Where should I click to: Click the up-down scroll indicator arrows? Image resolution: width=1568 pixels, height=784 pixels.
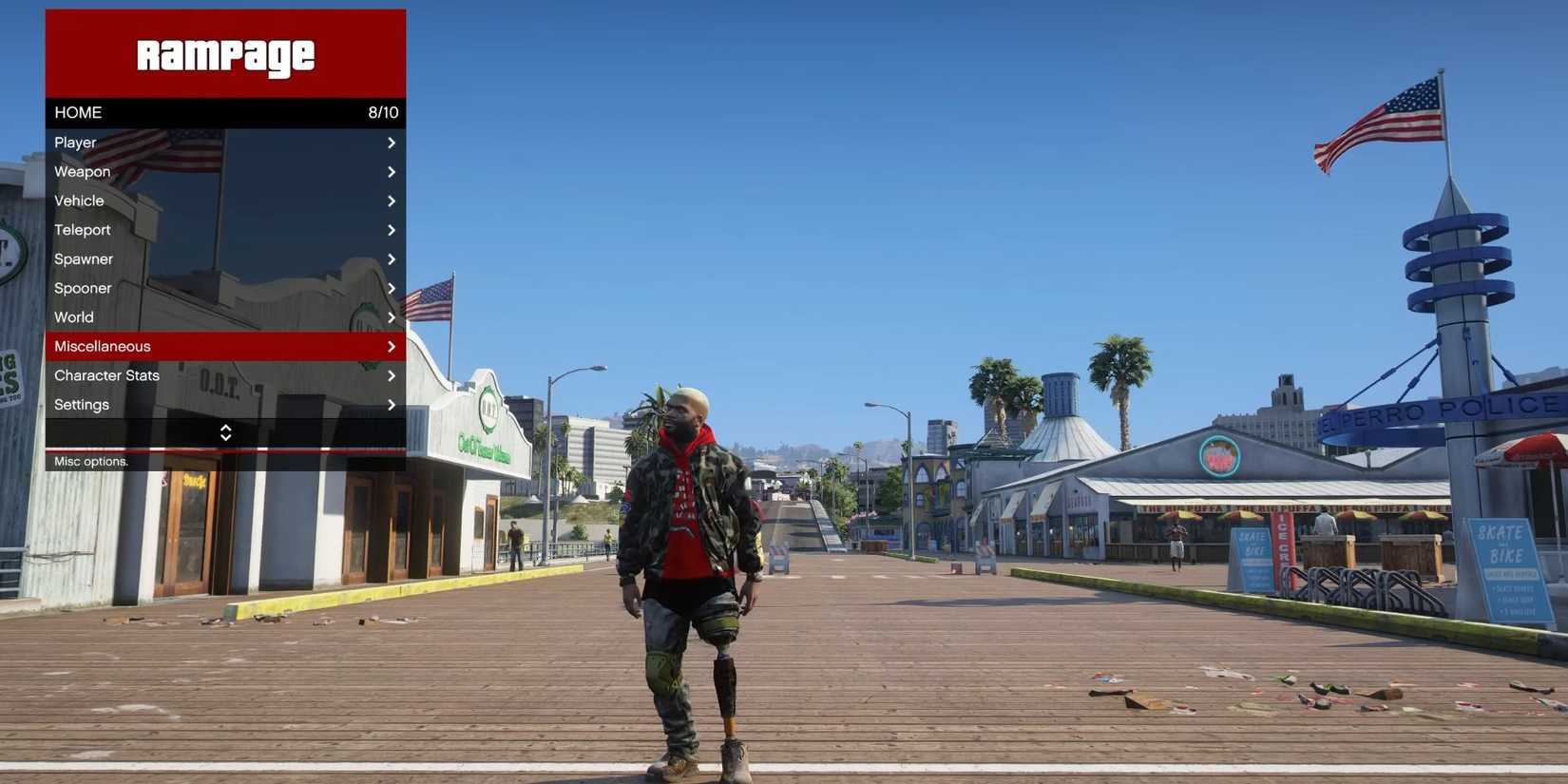pyautogui.click(x=225, y=432)
